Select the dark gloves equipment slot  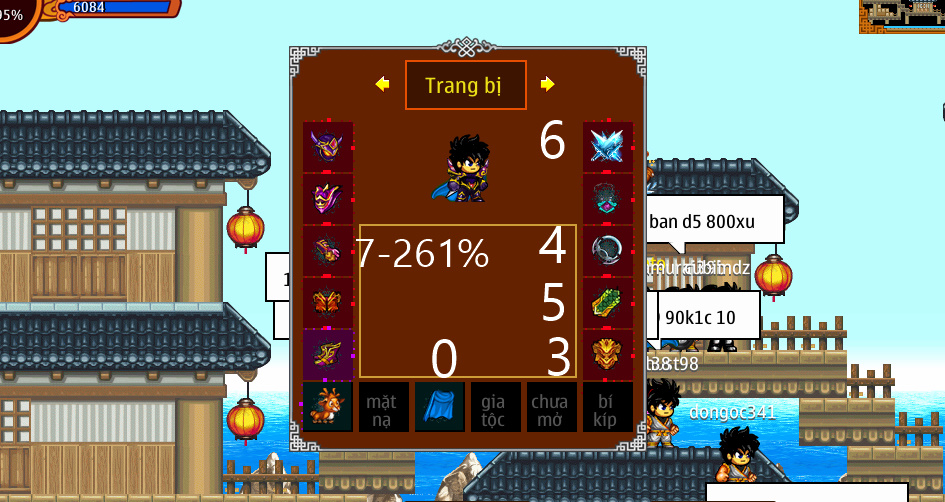coord(328,251)
